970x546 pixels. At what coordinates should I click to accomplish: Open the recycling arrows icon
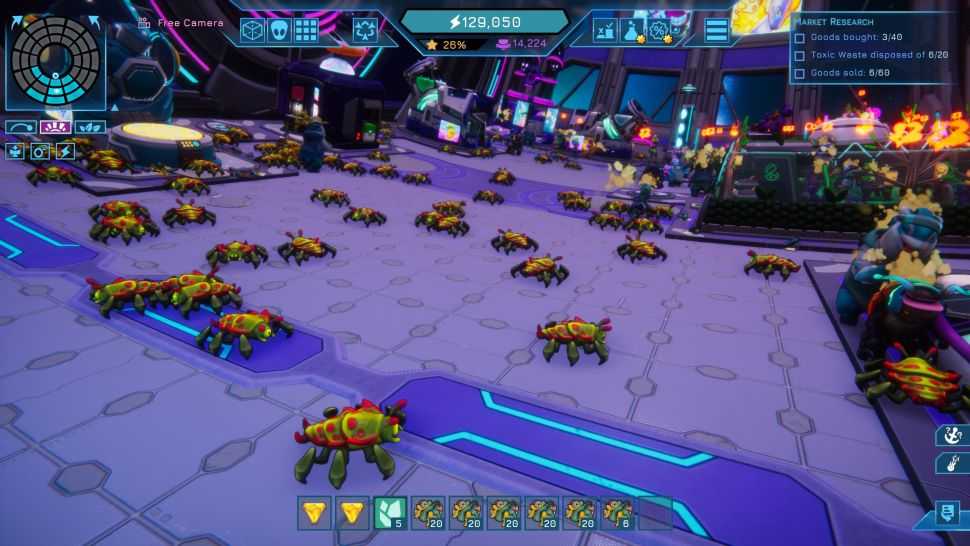tap(365, 31)
